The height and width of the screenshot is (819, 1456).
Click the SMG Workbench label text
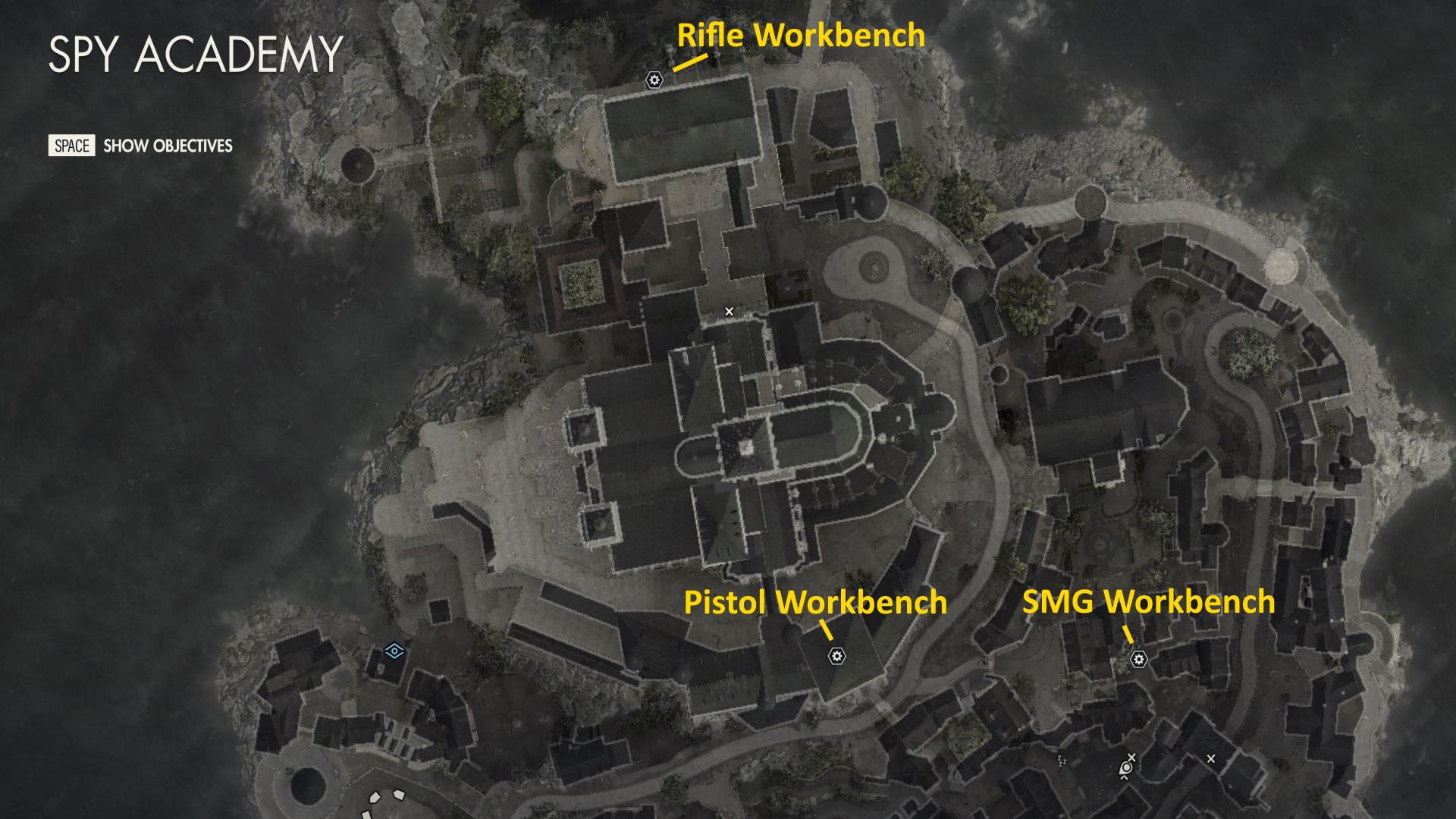pyautogui.click(x=1148, y=604)
